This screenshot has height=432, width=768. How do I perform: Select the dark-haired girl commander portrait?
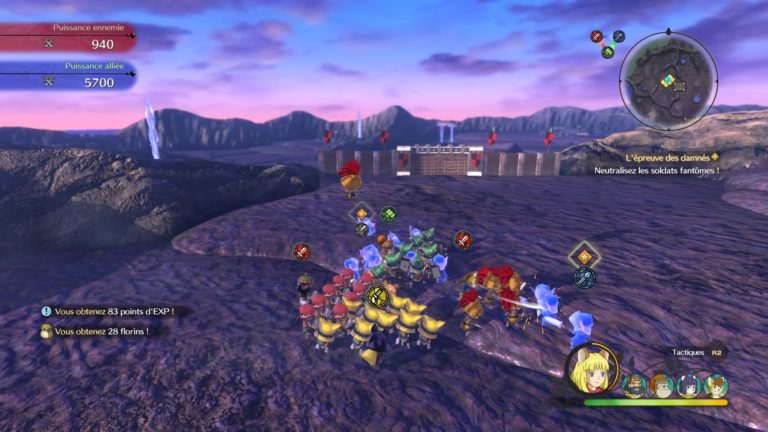click(x=688, y=385)
